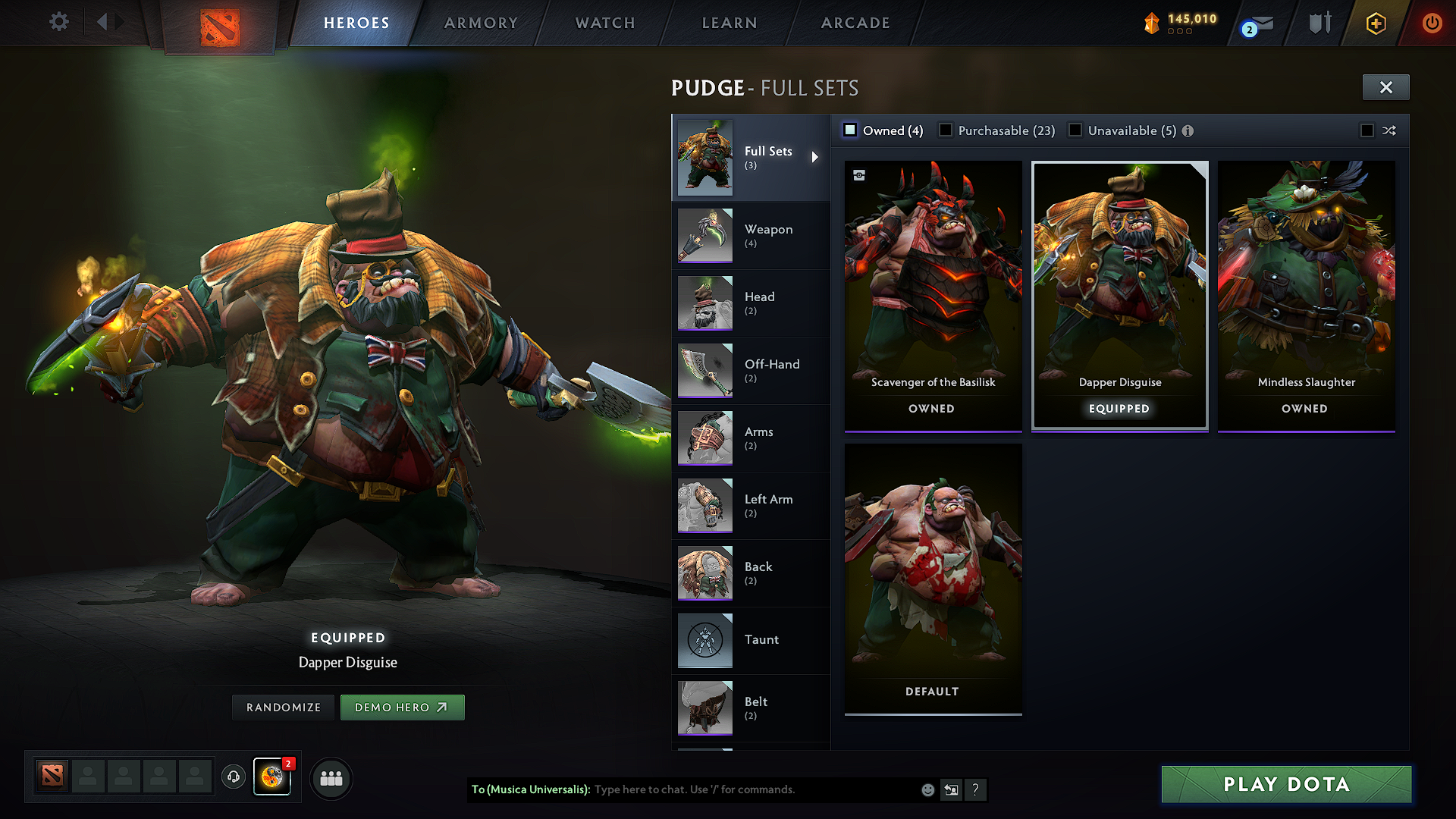
Task: Open the settings gear icon top left
Action: pos(59,22)
